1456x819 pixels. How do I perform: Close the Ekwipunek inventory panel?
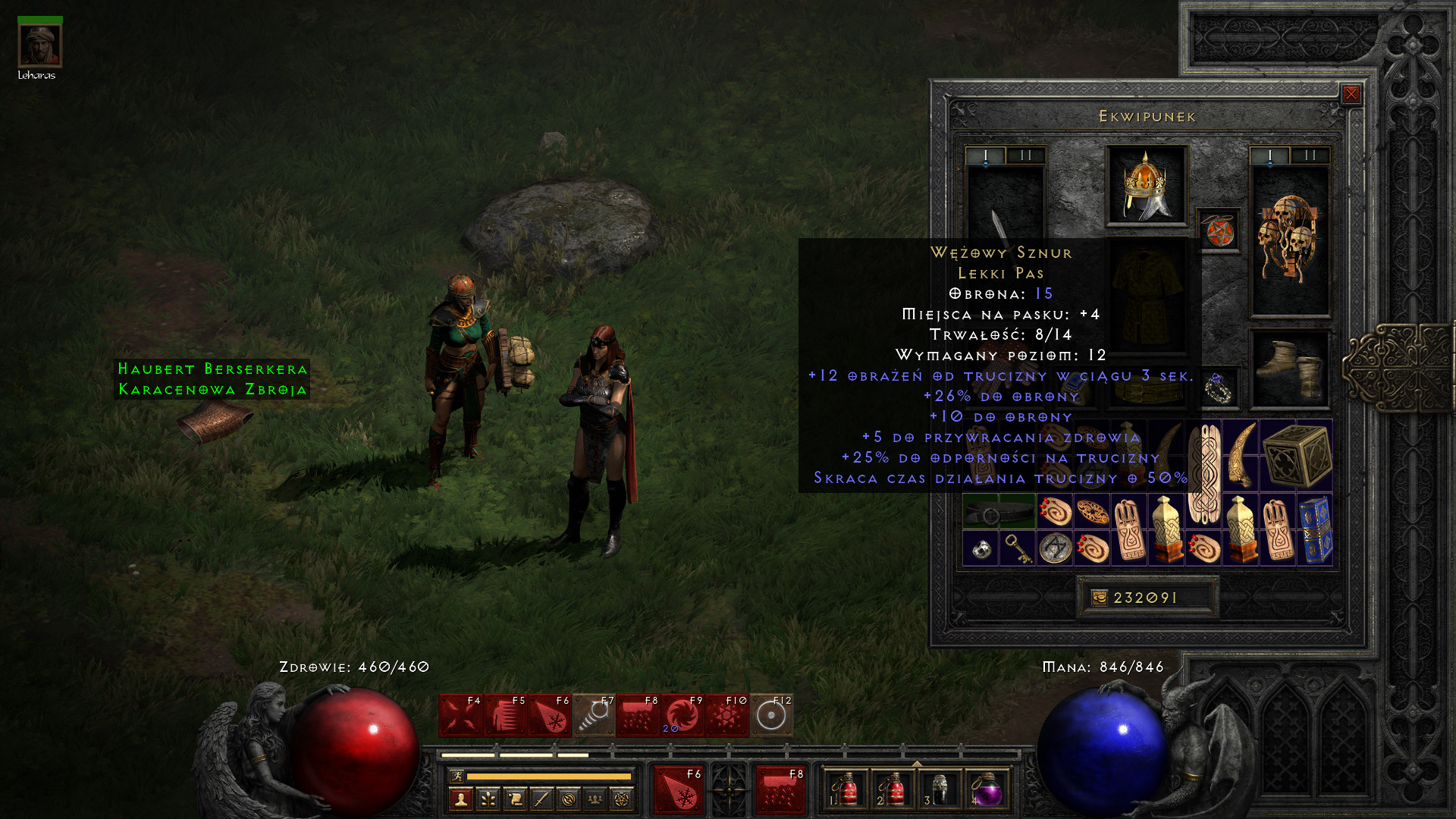[x=1351, y=94]
